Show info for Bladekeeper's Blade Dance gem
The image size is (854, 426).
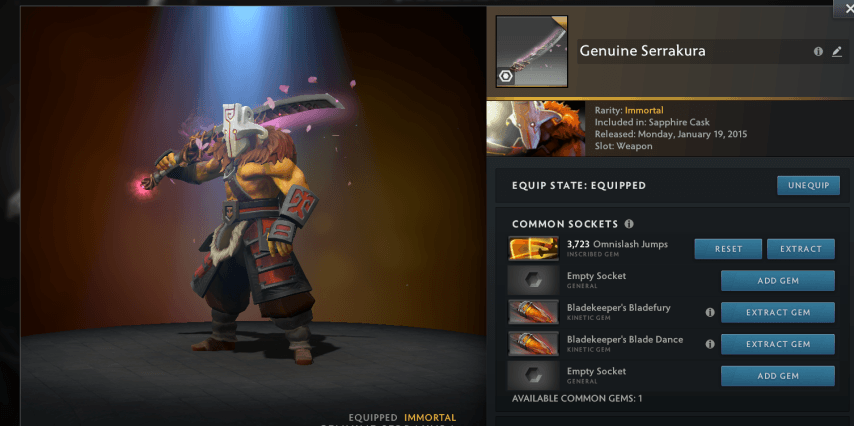(710, 344)
